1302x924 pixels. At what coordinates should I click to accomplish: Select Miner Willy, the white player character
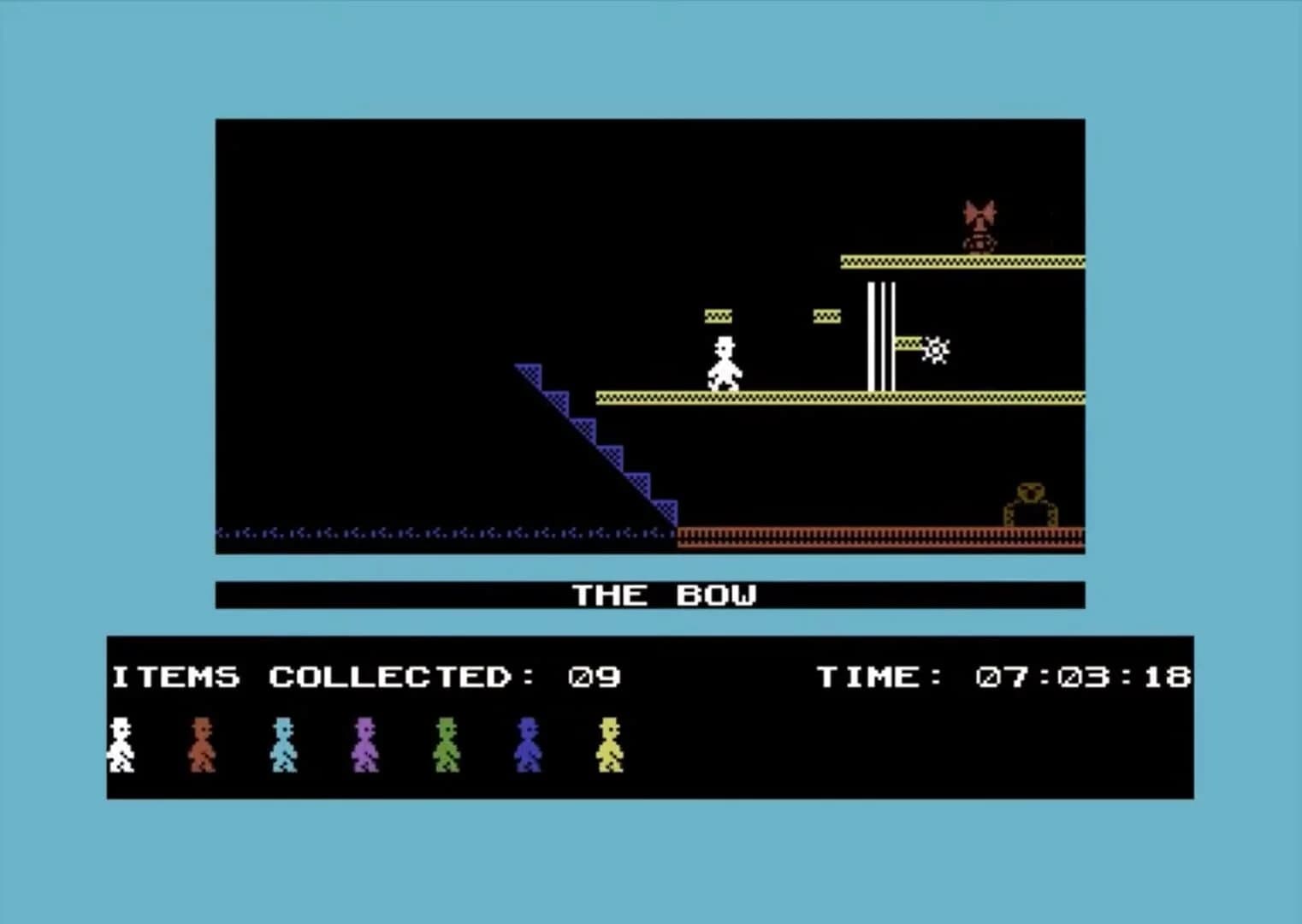point(725,363)
